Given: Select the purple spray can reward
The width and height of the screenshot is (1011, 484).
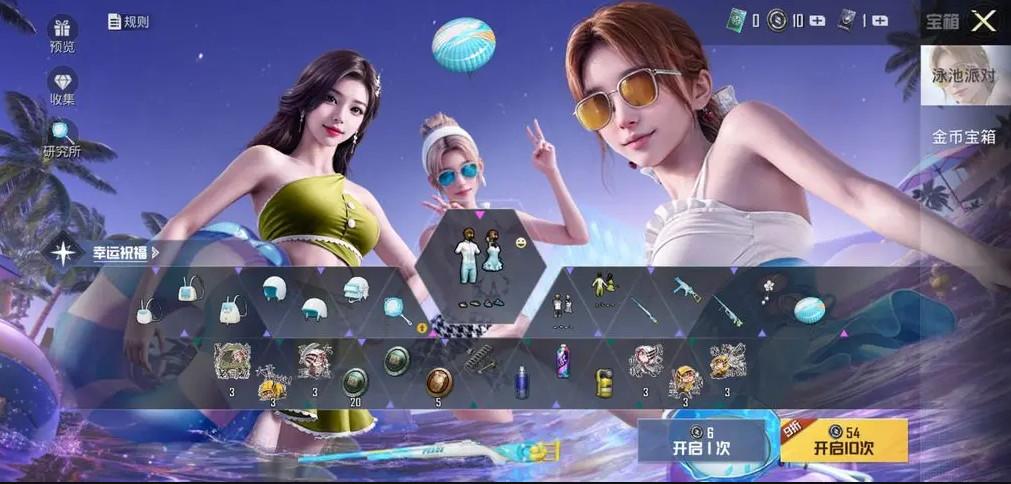Looking at the screenshot, I should point(562,361).
